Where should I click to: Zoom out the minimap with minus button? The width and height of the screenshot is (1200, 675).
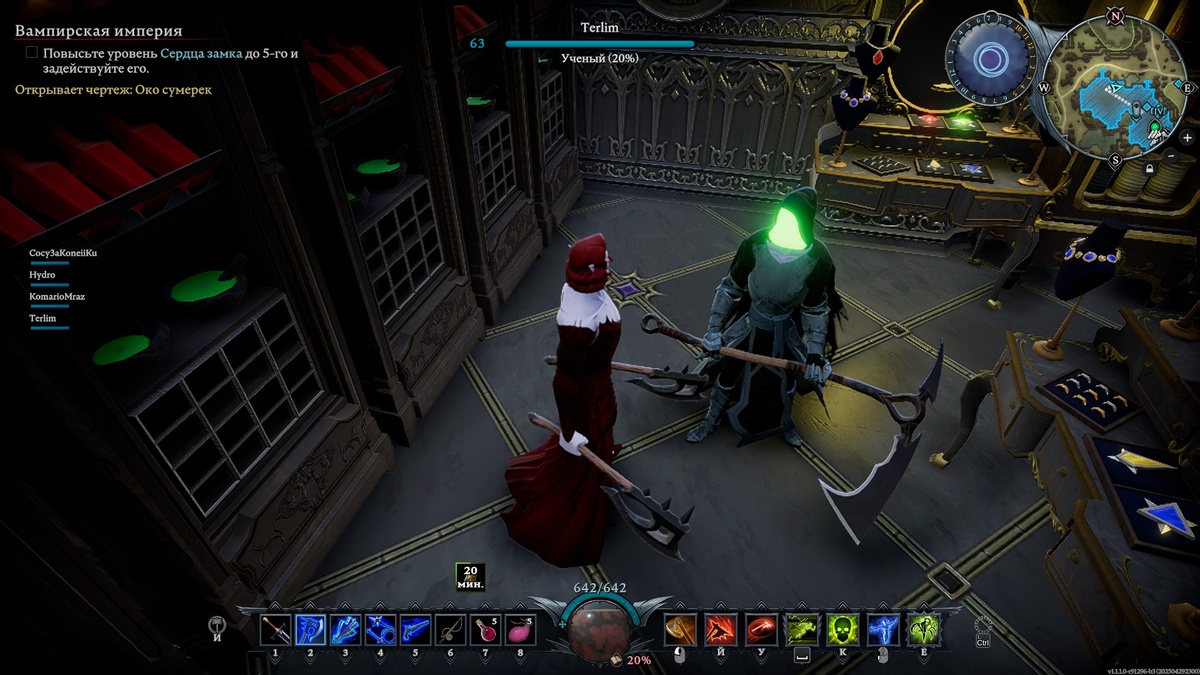point(1172,155)
